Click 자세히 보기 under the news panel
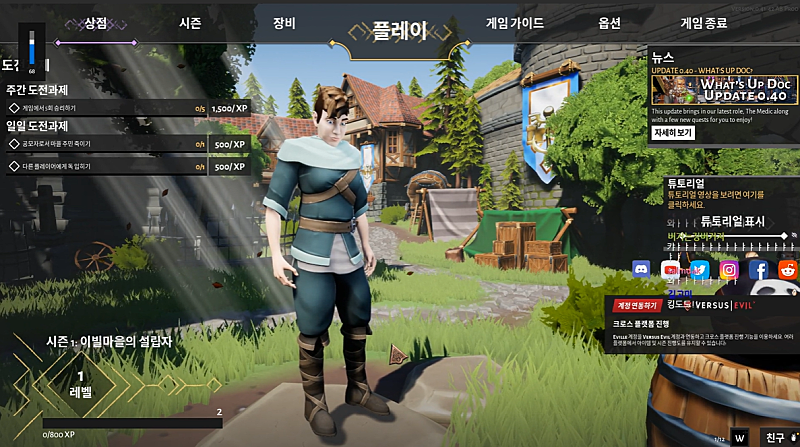800x447 pixels. point(673,132)
